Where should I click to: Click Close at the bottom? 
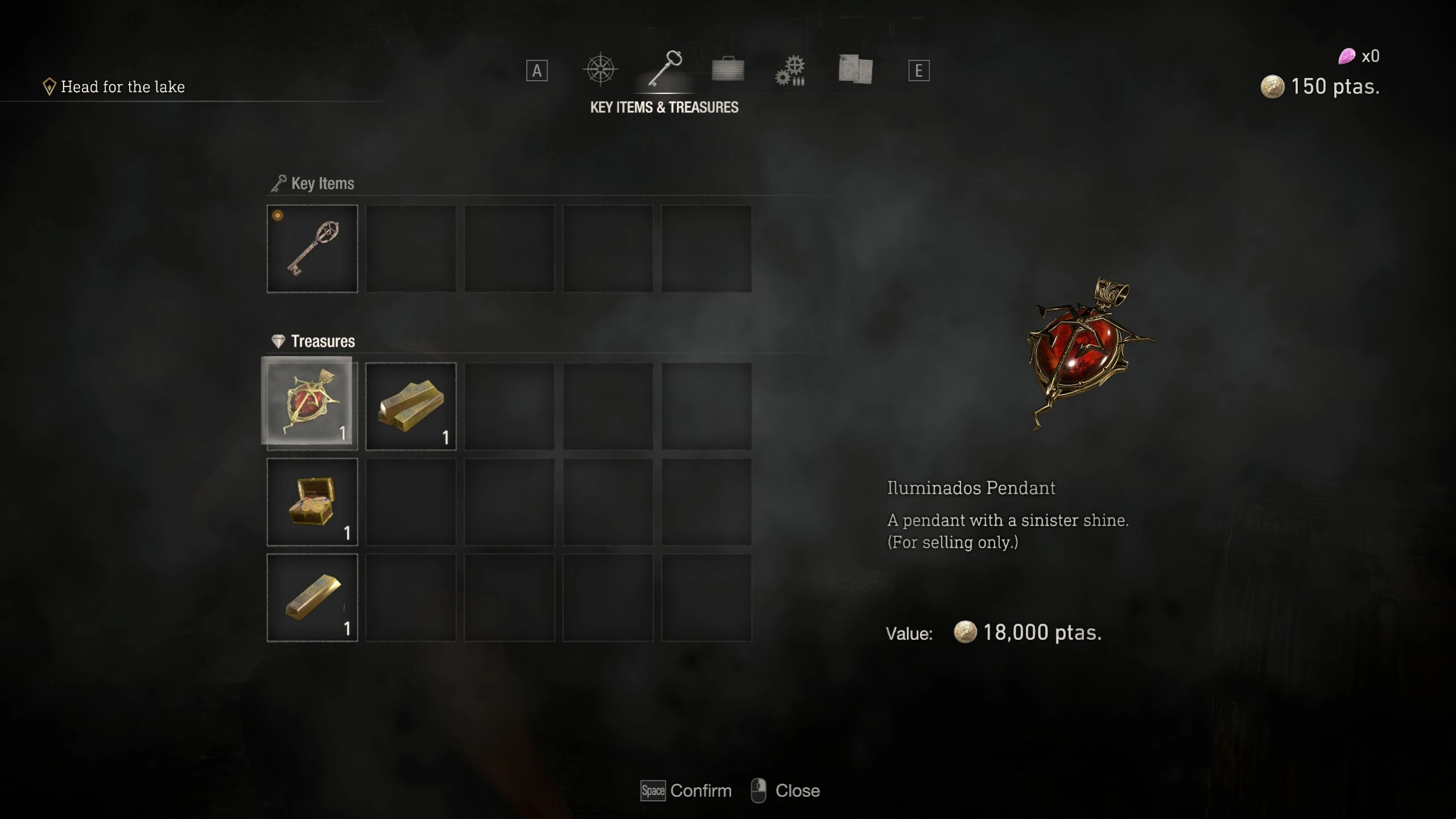tap(797, 791)
